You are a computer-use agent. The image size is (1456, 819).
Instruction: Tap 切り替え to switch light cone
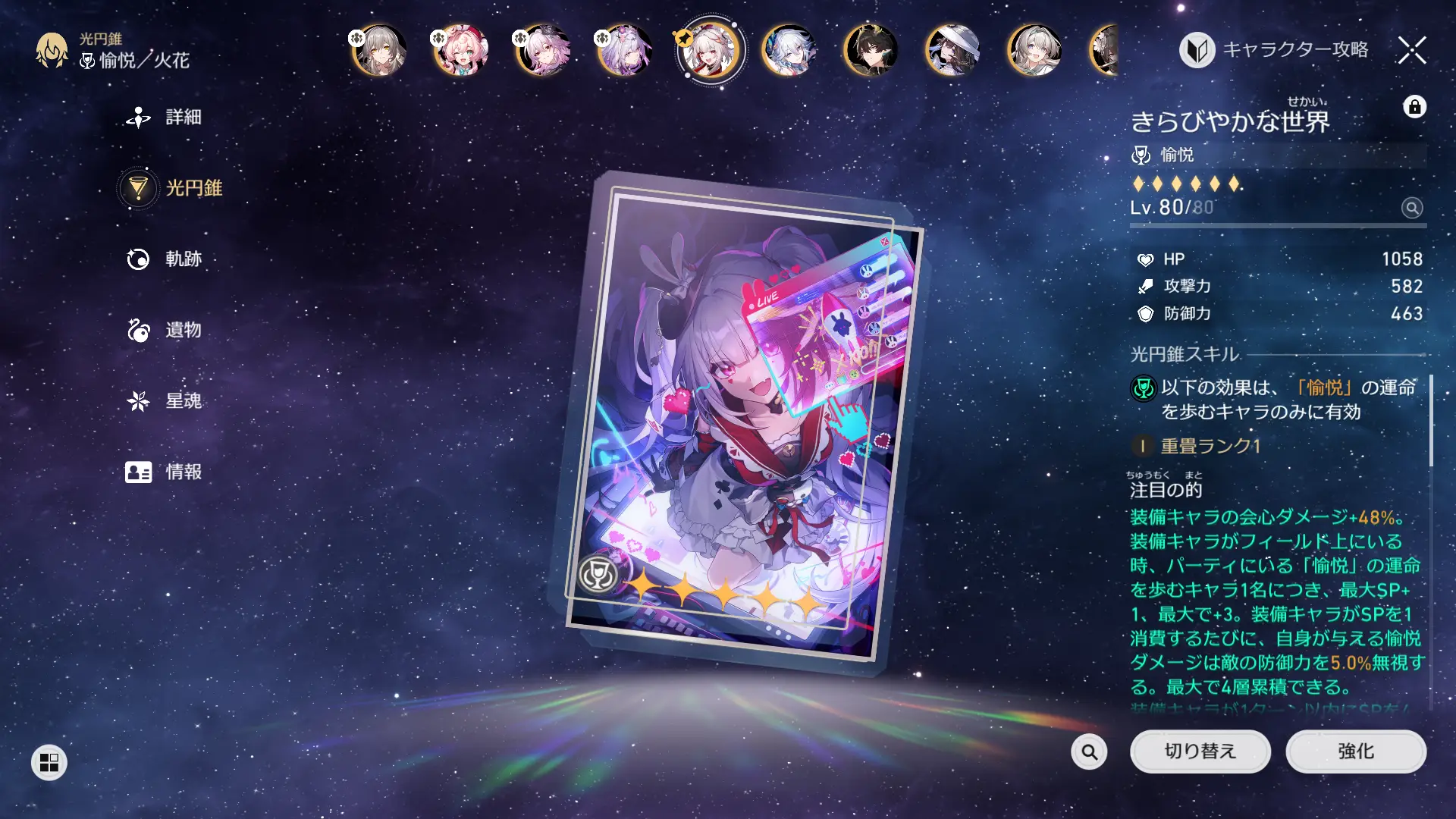pyautogui.click(x=1200, y=752)
